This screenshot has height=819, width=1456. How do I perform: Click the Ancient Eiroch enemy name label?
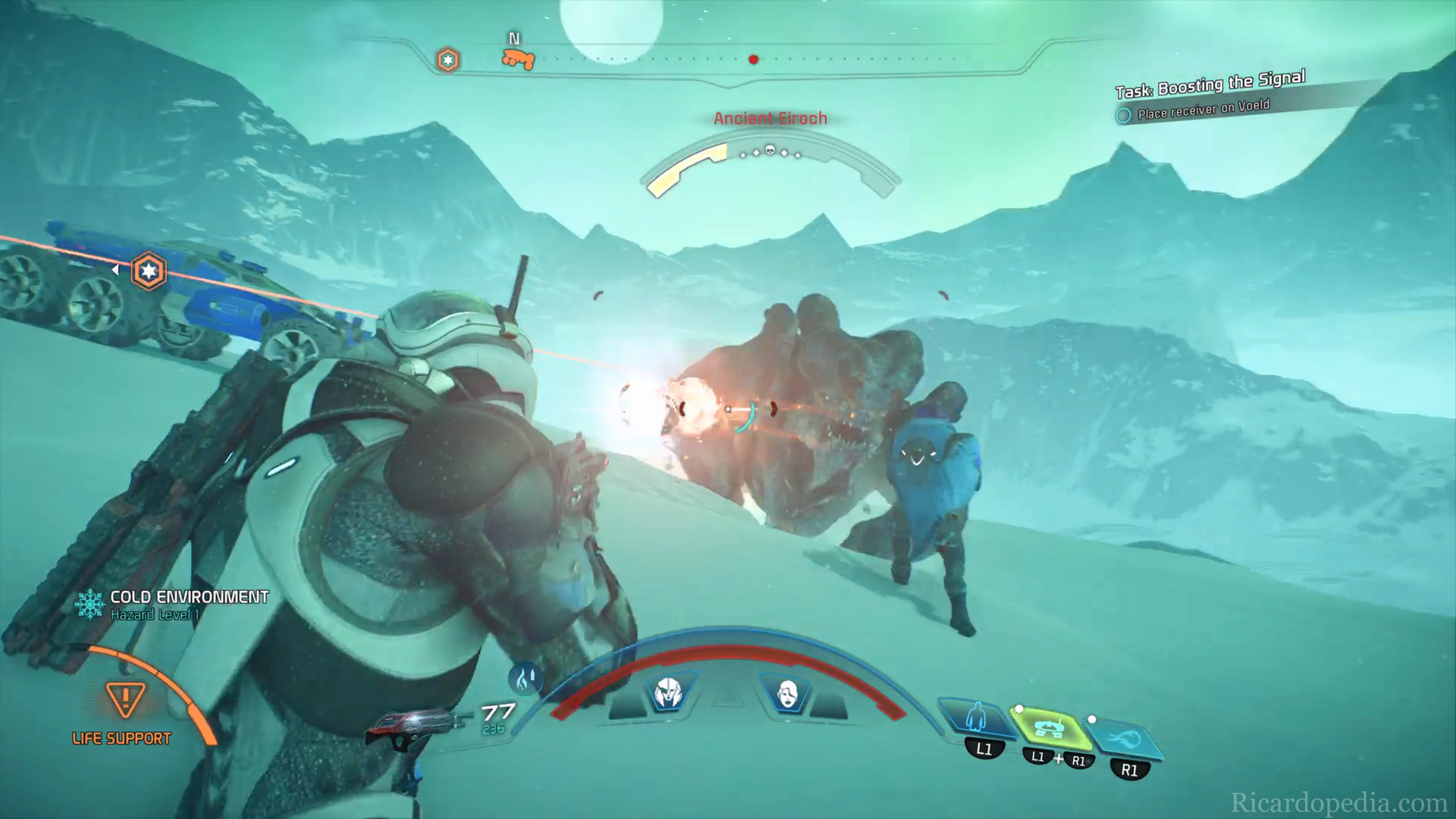[x=770, y=119]
